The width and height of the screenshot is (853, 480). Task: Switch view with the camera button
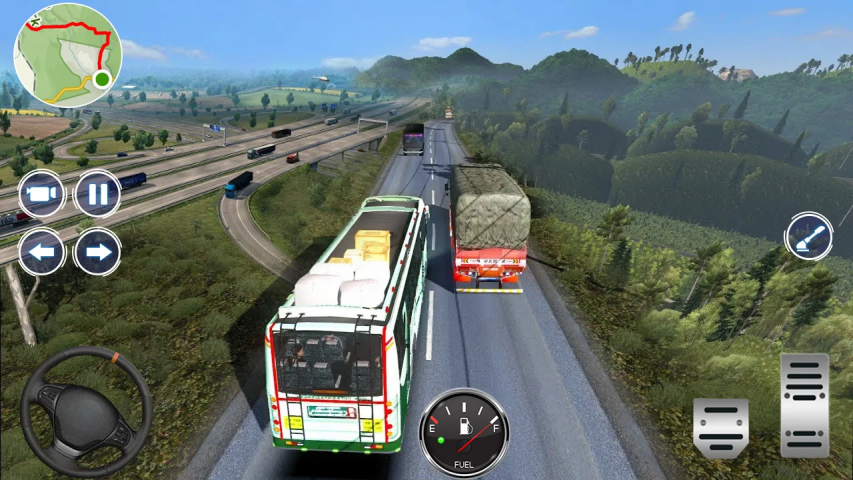[42, 194]
